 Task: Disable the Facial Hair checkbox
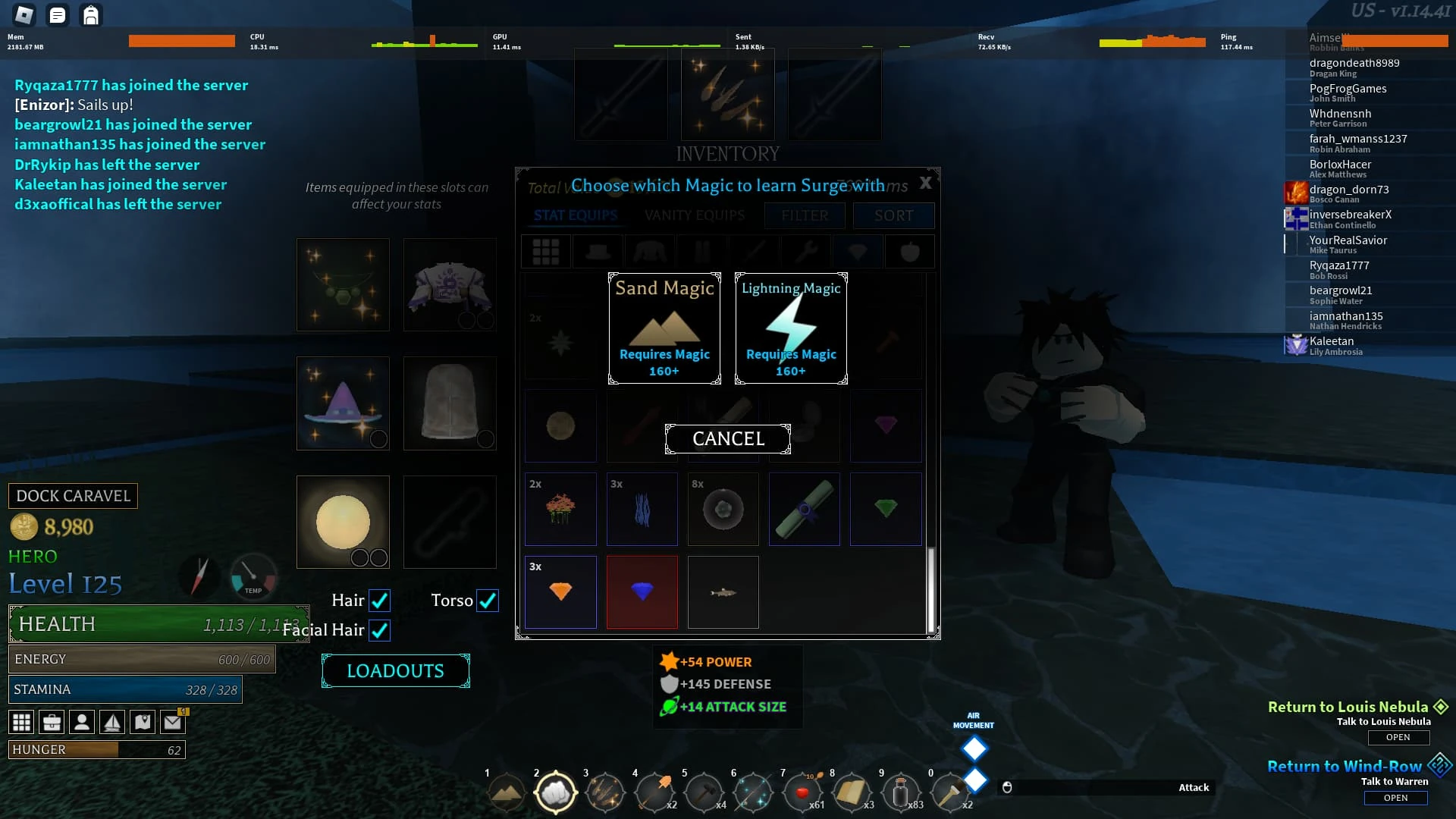pyautogui.click(x=378, y=630)
